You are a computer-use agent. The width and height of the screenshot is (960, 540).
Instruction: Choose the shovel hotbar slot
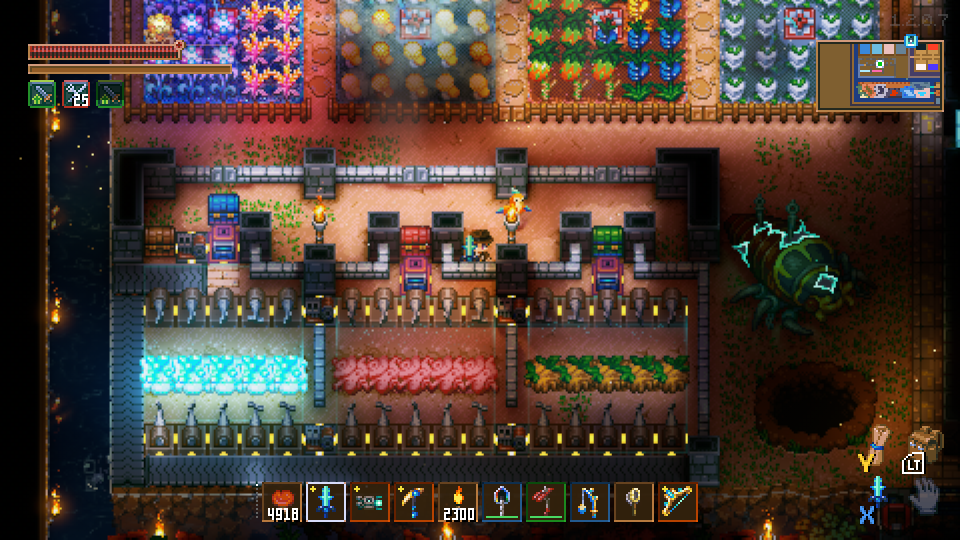click(502, 502)
